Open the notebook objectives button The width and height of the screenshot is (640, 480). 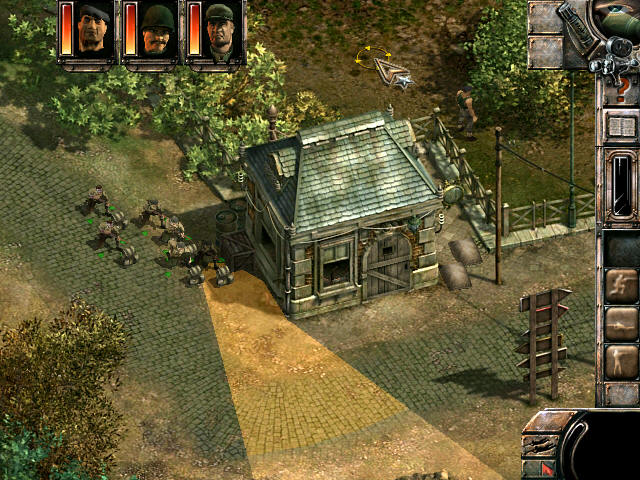point(621,127)
